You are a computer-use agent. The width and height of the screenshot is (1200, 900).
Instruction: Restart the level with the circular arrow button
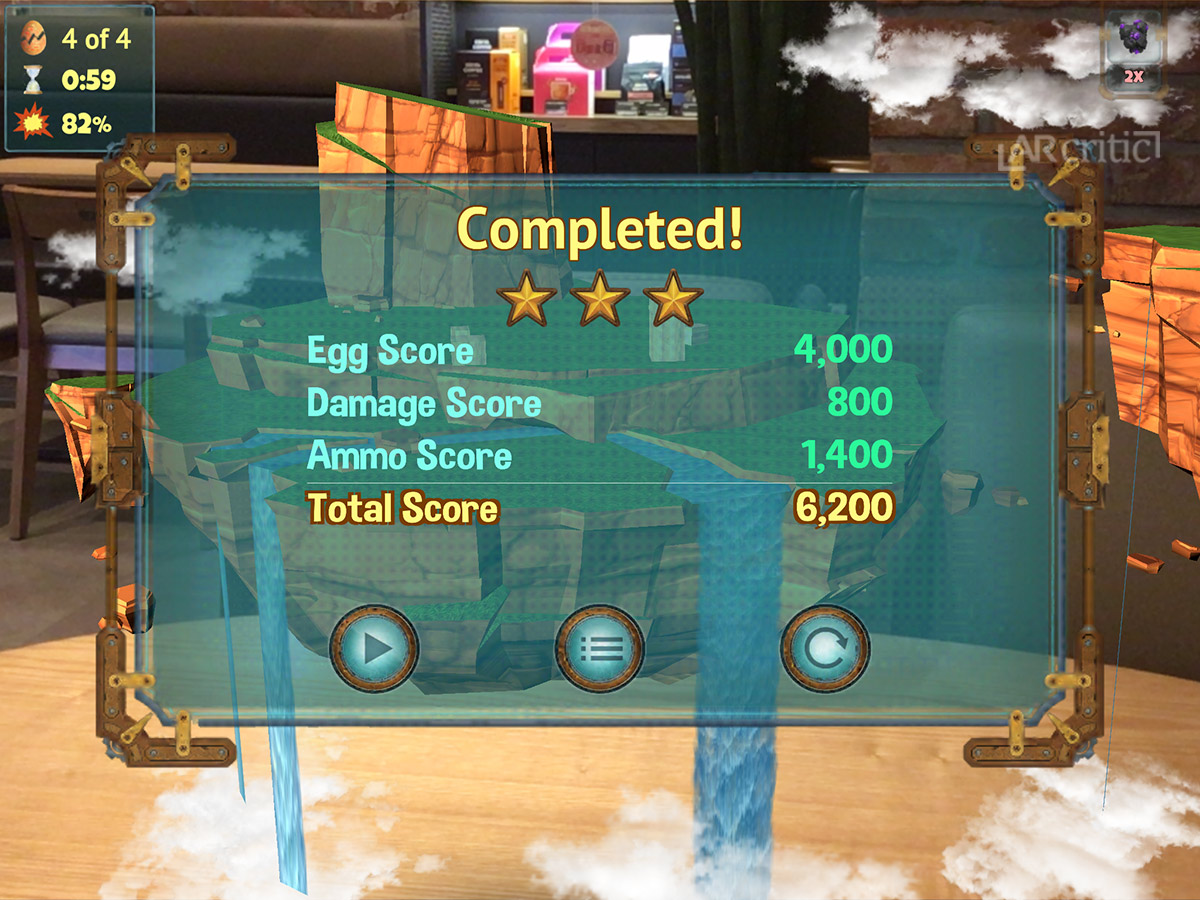tap(825, 649)
